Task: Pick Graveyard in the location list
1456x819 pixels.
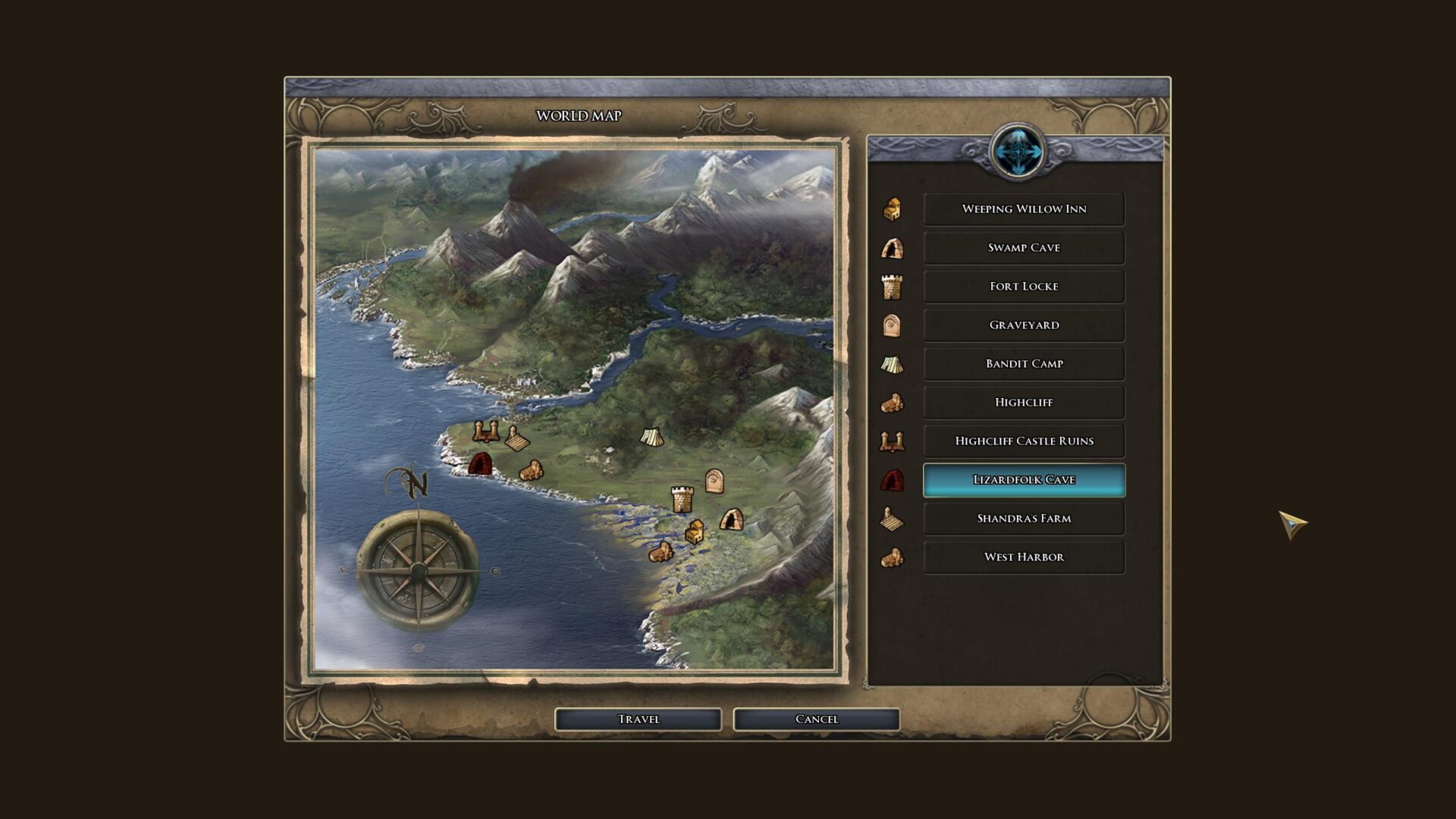Action: pyautogui.click(x=1024, y=325)
